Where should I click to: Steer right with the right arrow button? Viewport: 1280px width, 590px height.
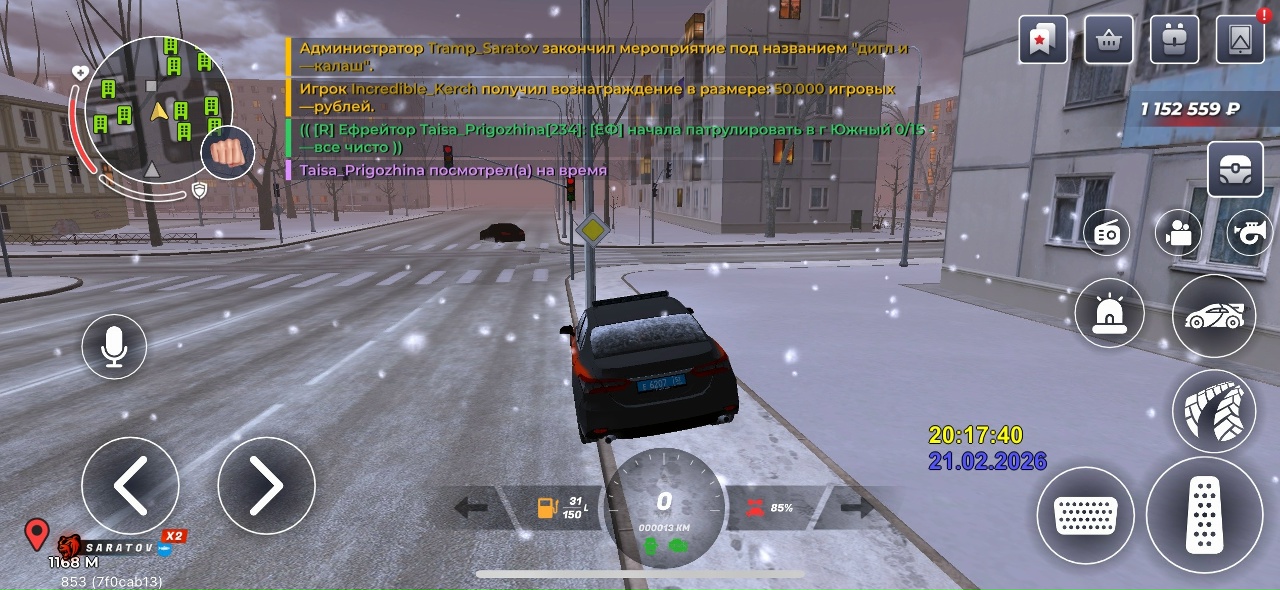coord(266,486)
